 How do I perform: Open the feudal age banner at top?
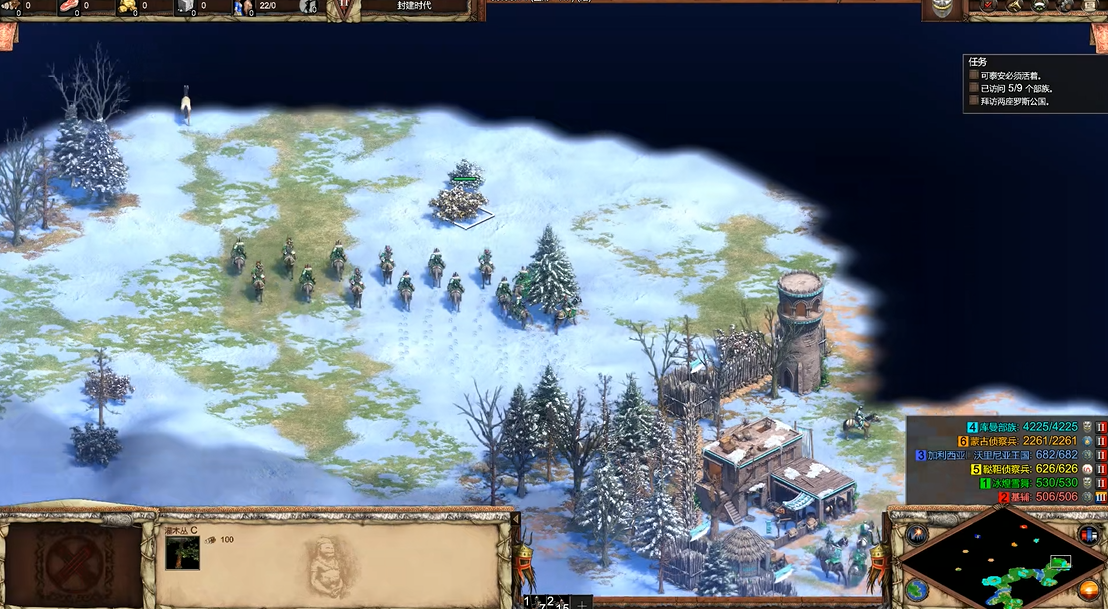pos(415,6)
